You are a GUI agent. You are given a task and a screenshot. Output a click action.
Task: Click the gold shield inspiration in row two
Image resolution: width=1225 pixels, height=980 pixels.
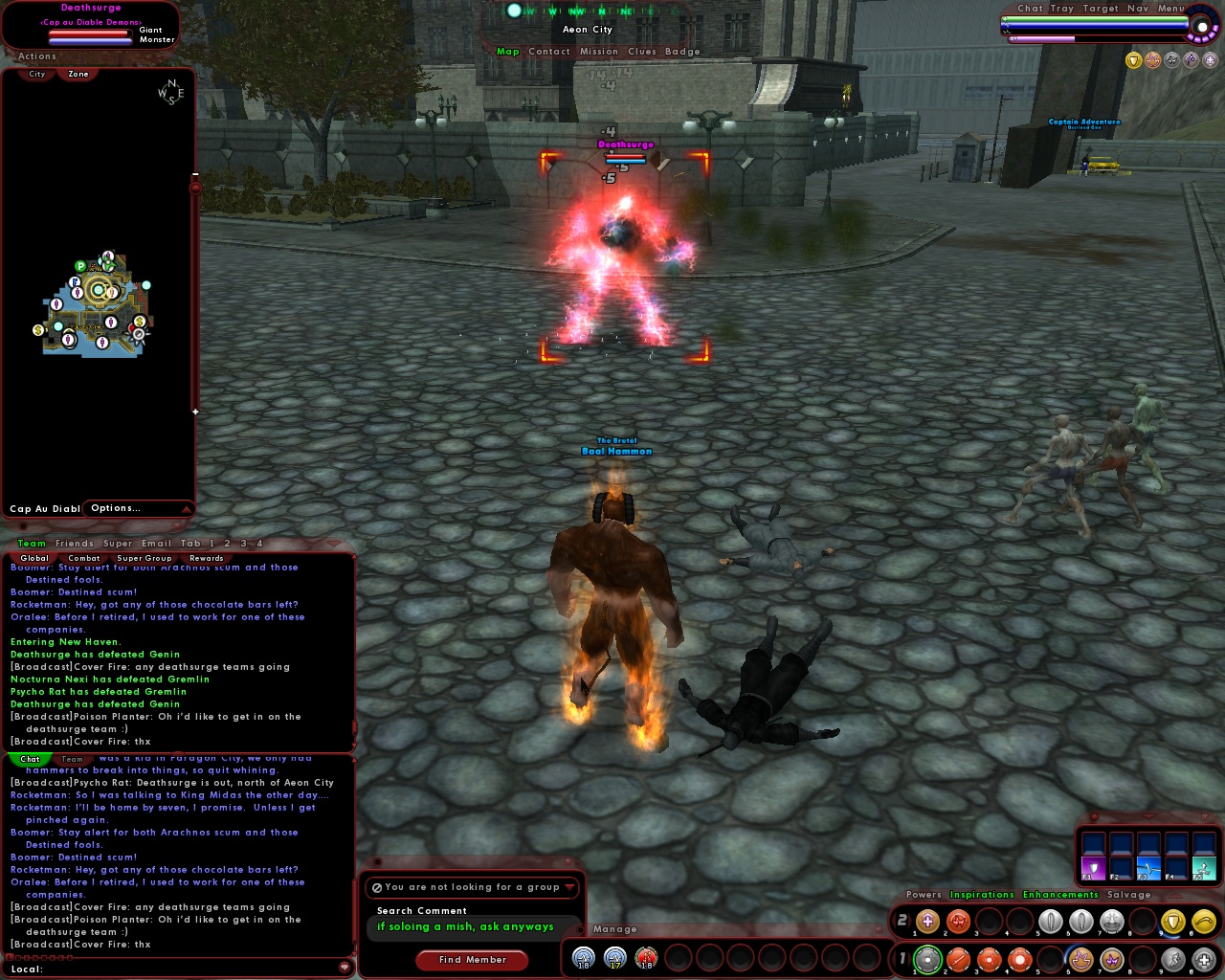[x=1172, y=922]
